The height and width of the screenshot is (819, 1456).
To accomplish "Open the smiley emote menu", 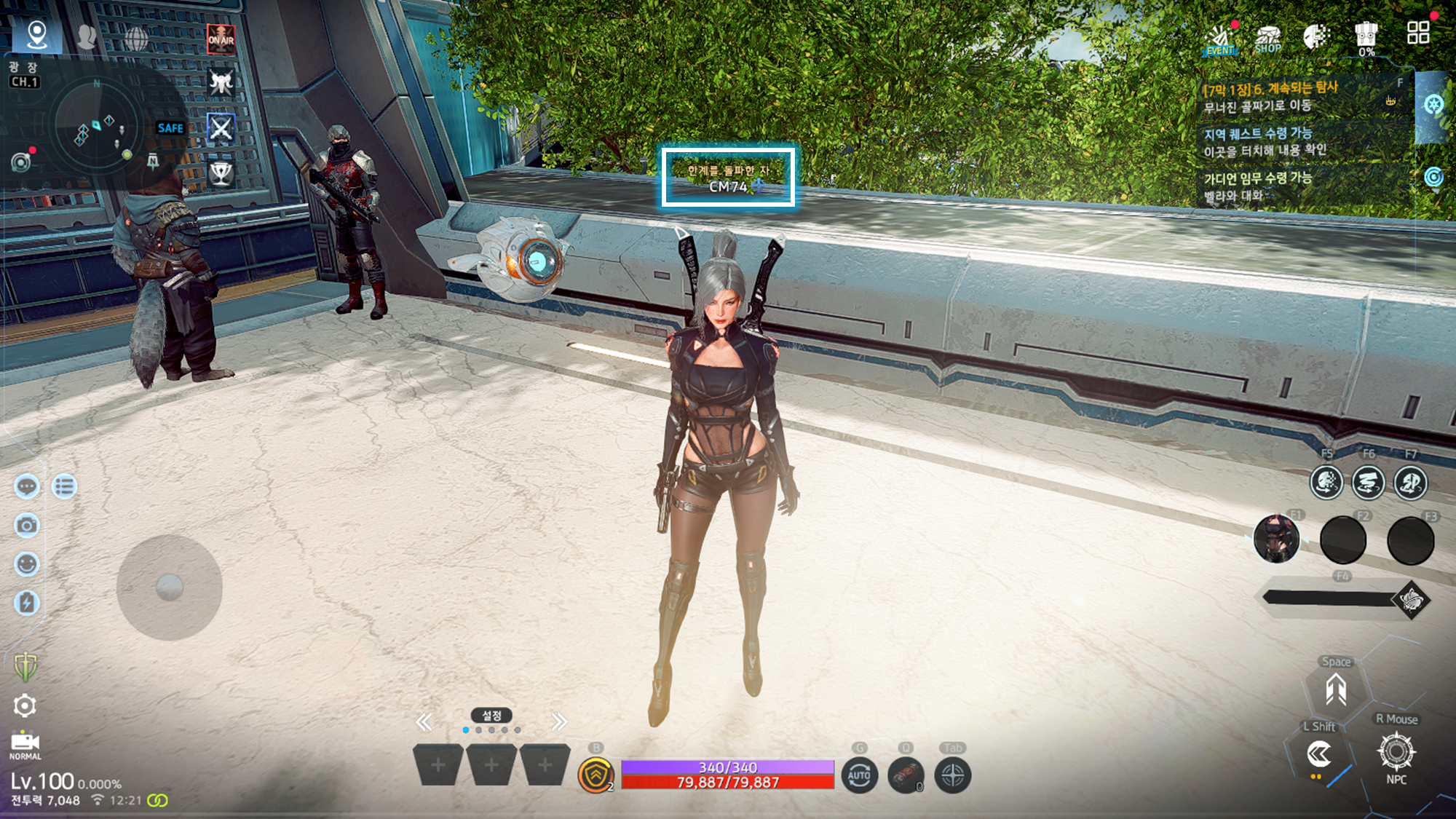I will pyautogui.click(x=27, y=564).
